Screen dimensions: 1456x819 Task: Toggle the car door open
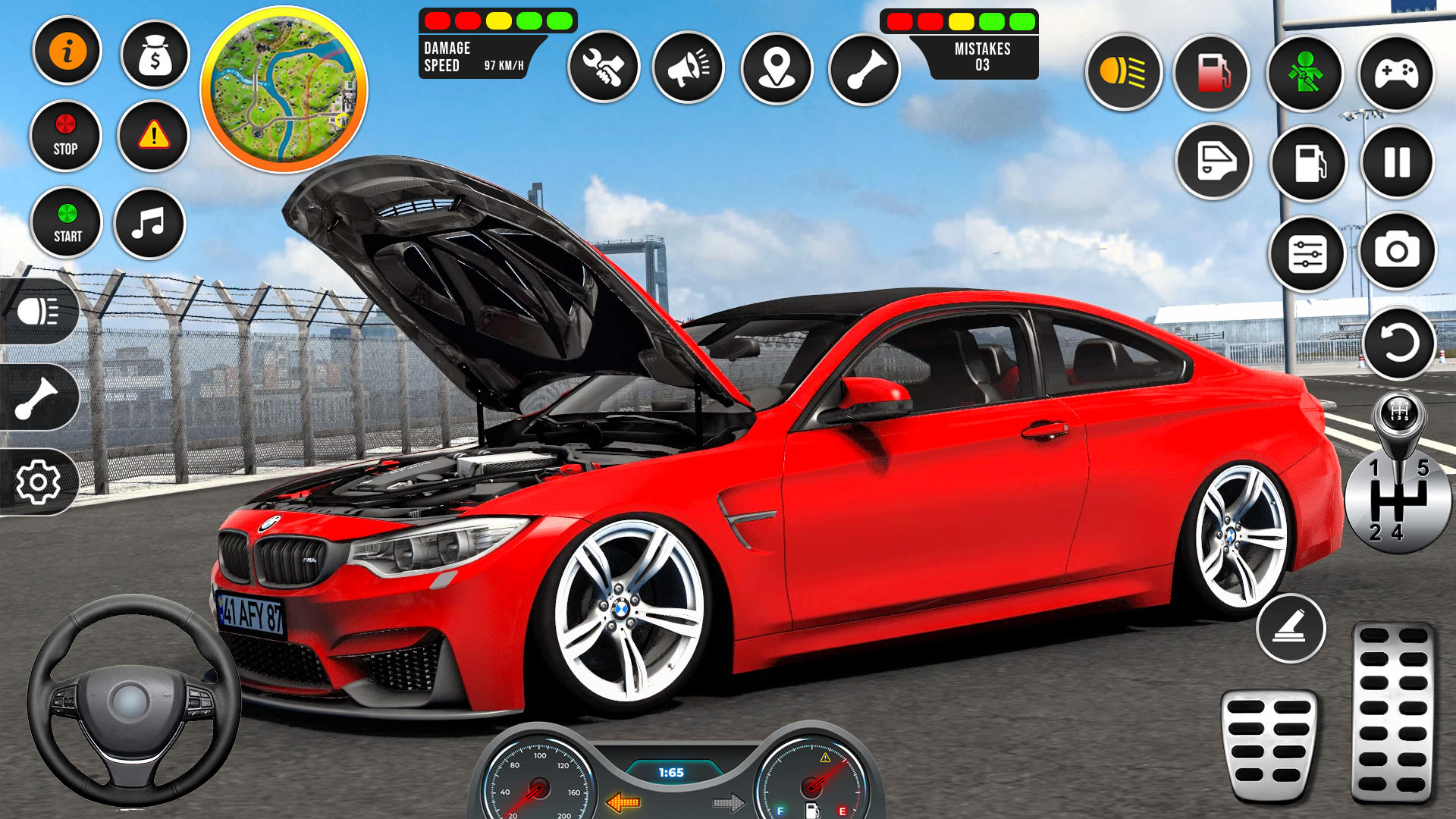coord(1214,159)
